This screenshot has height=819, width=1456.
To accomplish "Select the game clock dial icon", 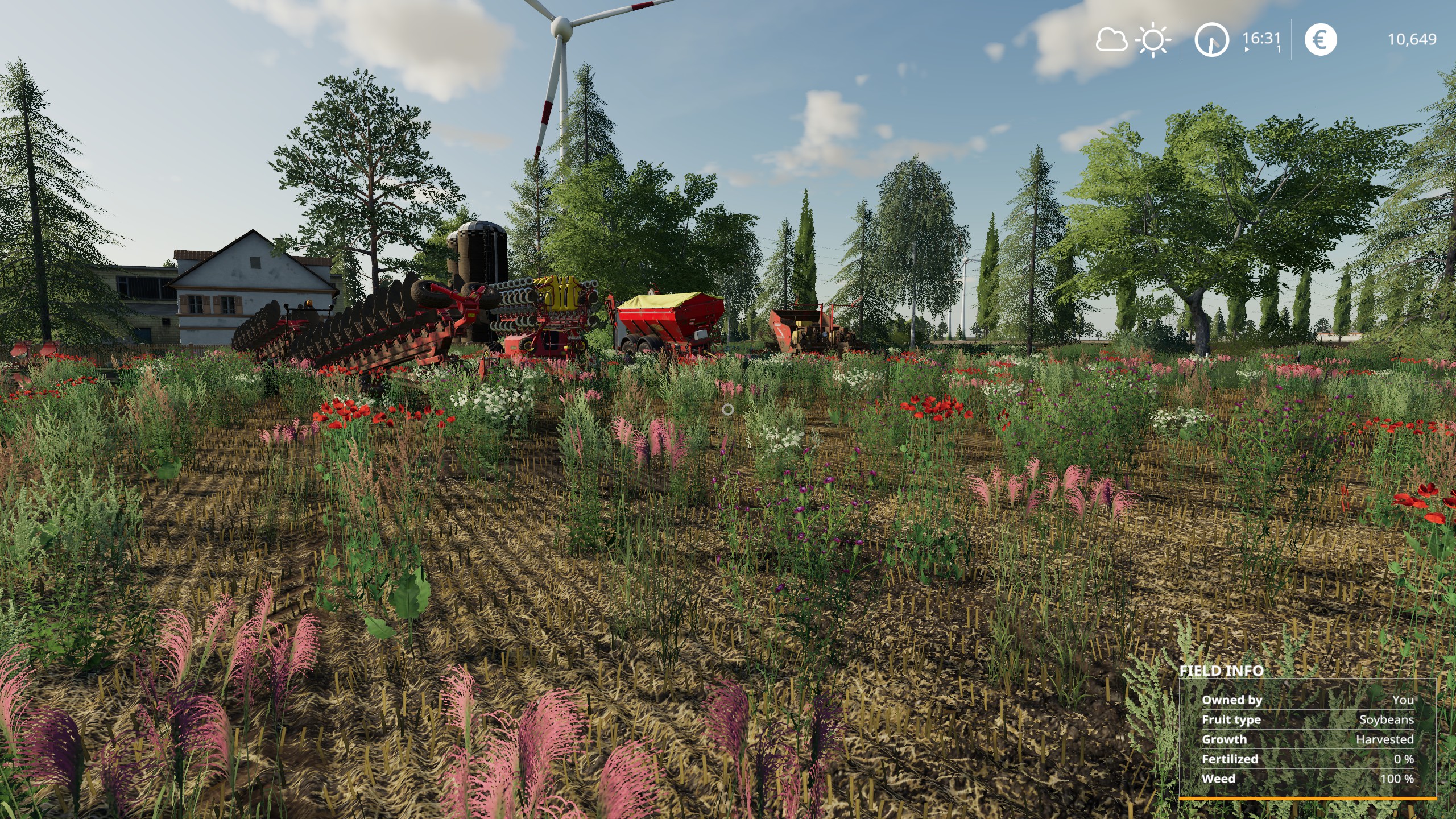I will [x=1211, y=40].
